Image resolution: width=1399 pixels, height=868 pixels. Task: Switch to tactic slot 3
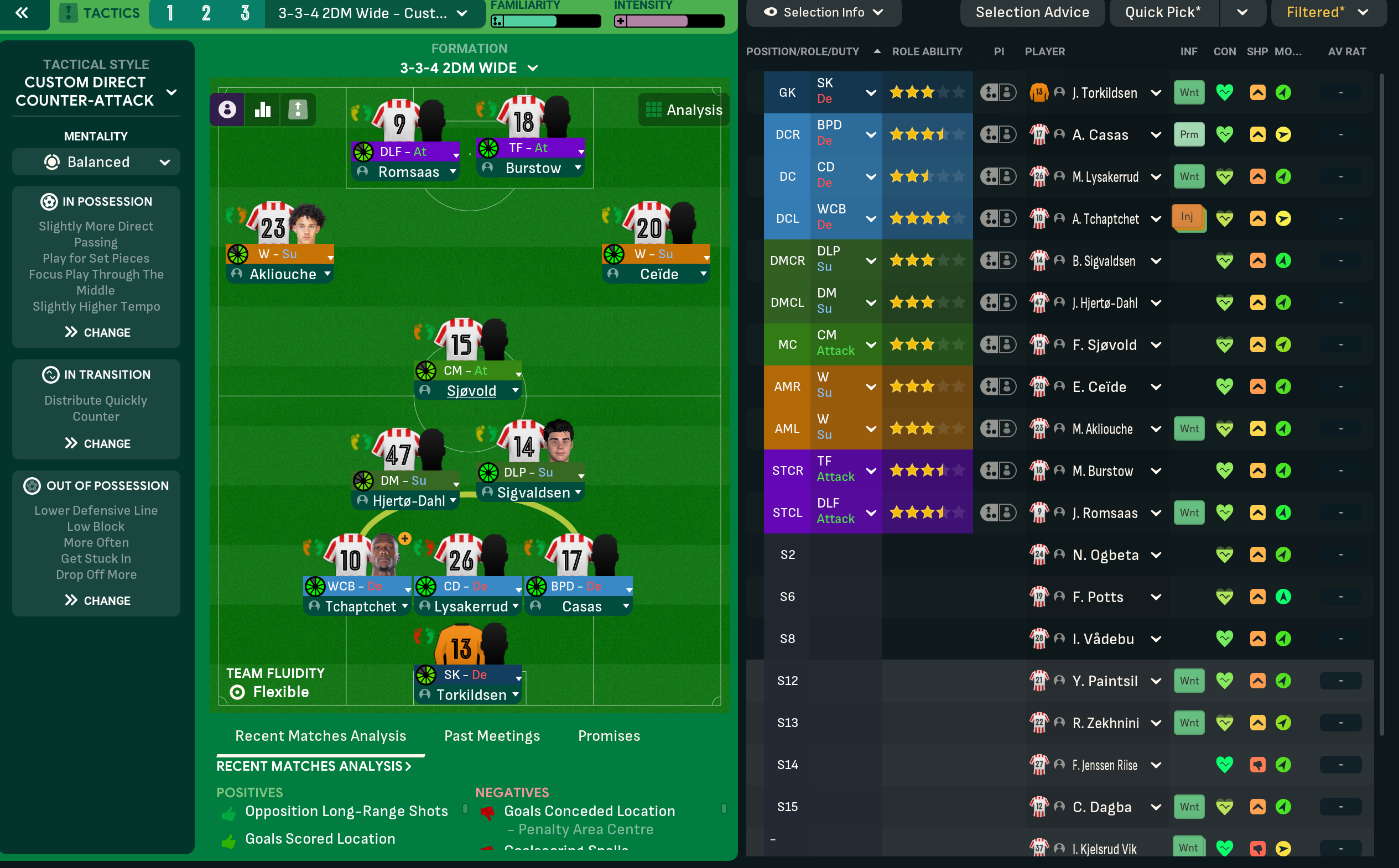pos(245,12)
